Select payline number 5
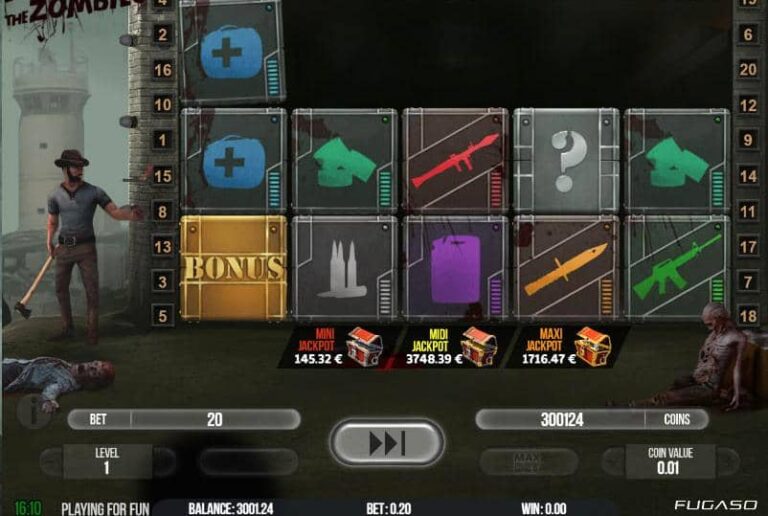This screenshot has height=516, width=768. [x=164, y=316]
